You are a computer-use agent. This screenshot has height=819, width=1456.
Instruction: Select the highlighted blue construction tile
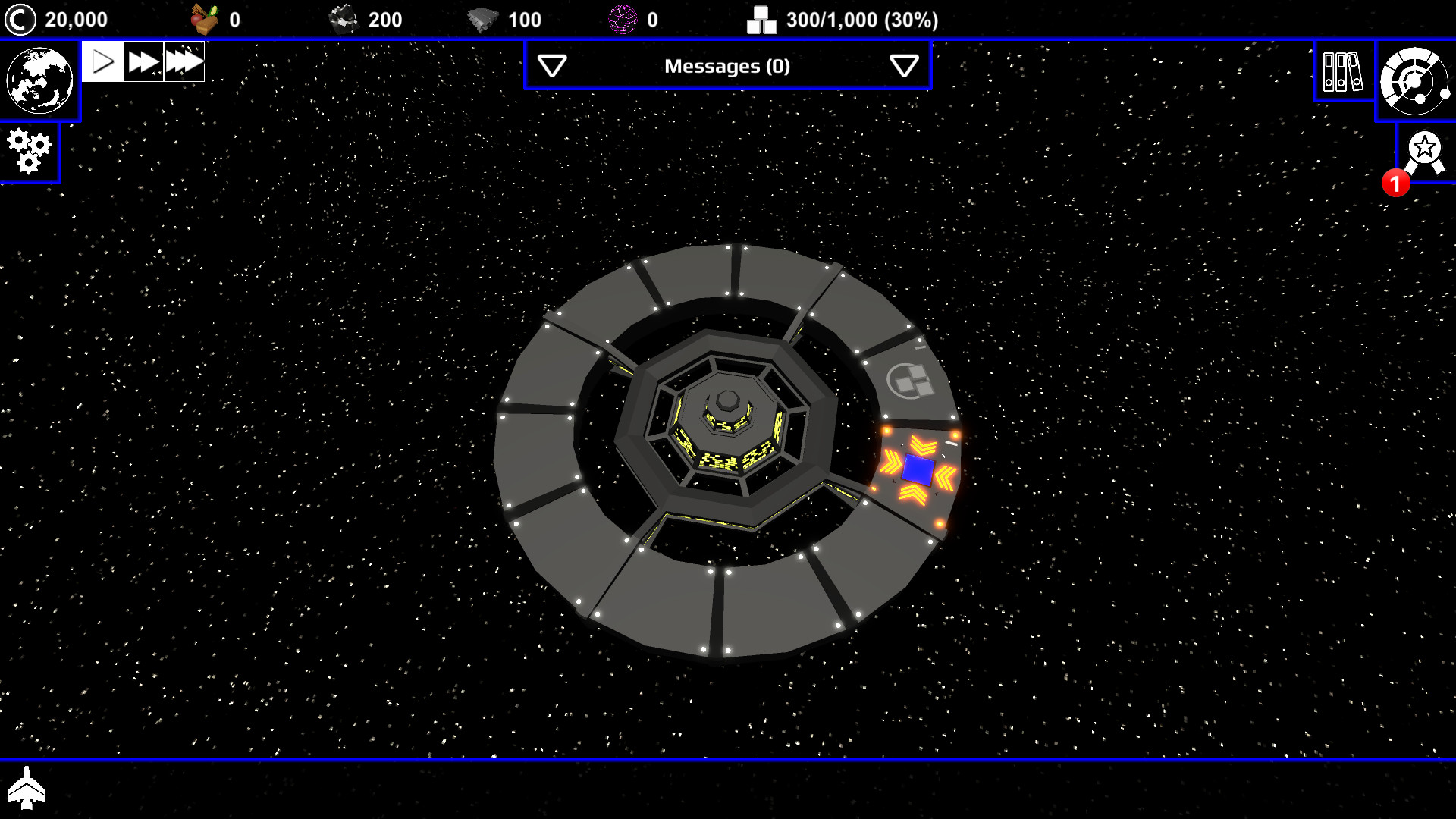919,470
